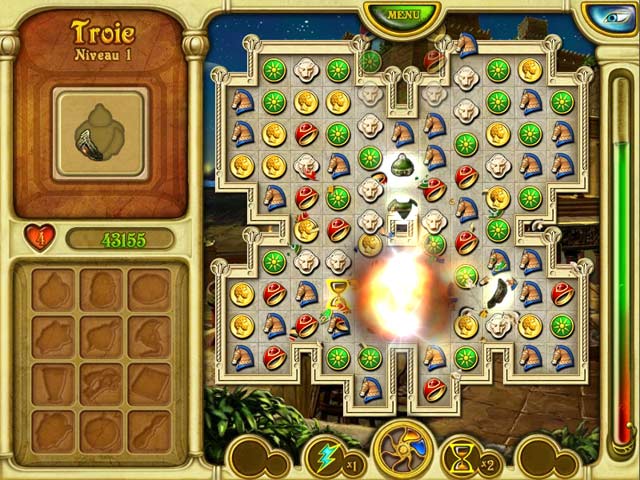Click the blue eye hint button

pos(611,17)
